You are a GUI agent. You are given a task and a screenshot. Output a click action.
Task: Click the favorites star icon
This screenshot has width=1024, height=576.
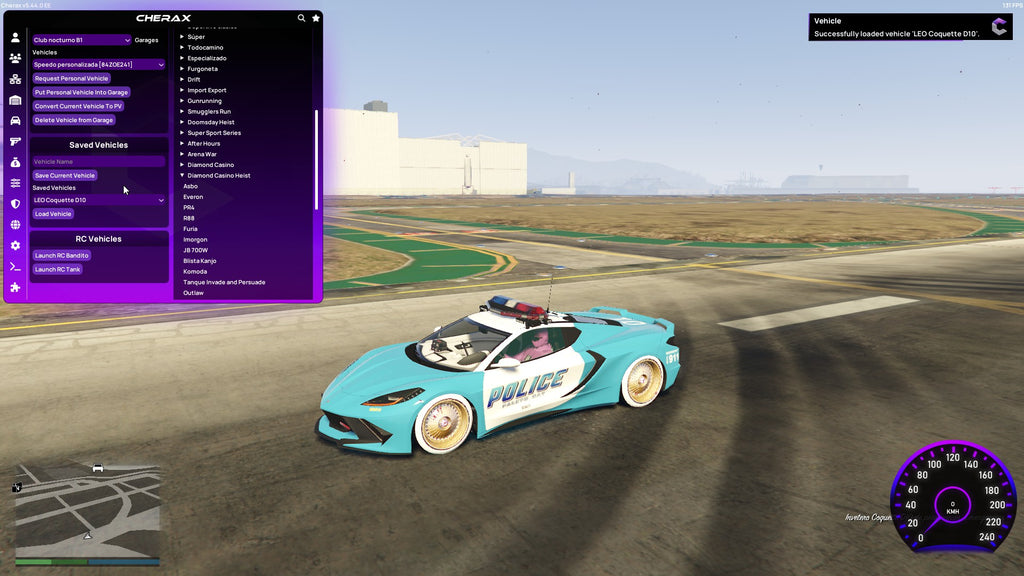coord(316,18)
